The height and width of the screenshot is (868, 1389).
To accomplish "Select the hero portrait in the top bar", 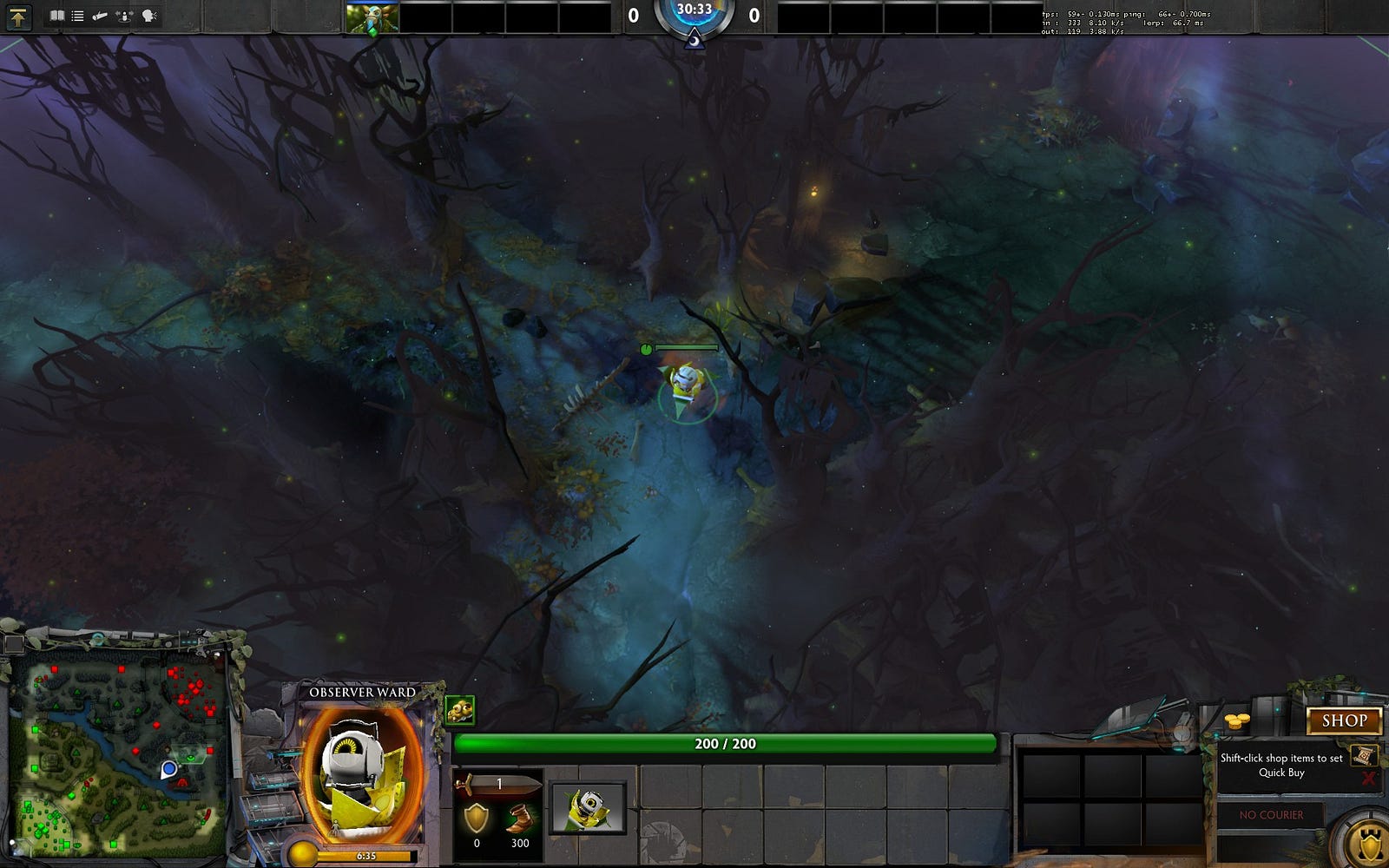I will pyautogui.click(x=372, y=18).
